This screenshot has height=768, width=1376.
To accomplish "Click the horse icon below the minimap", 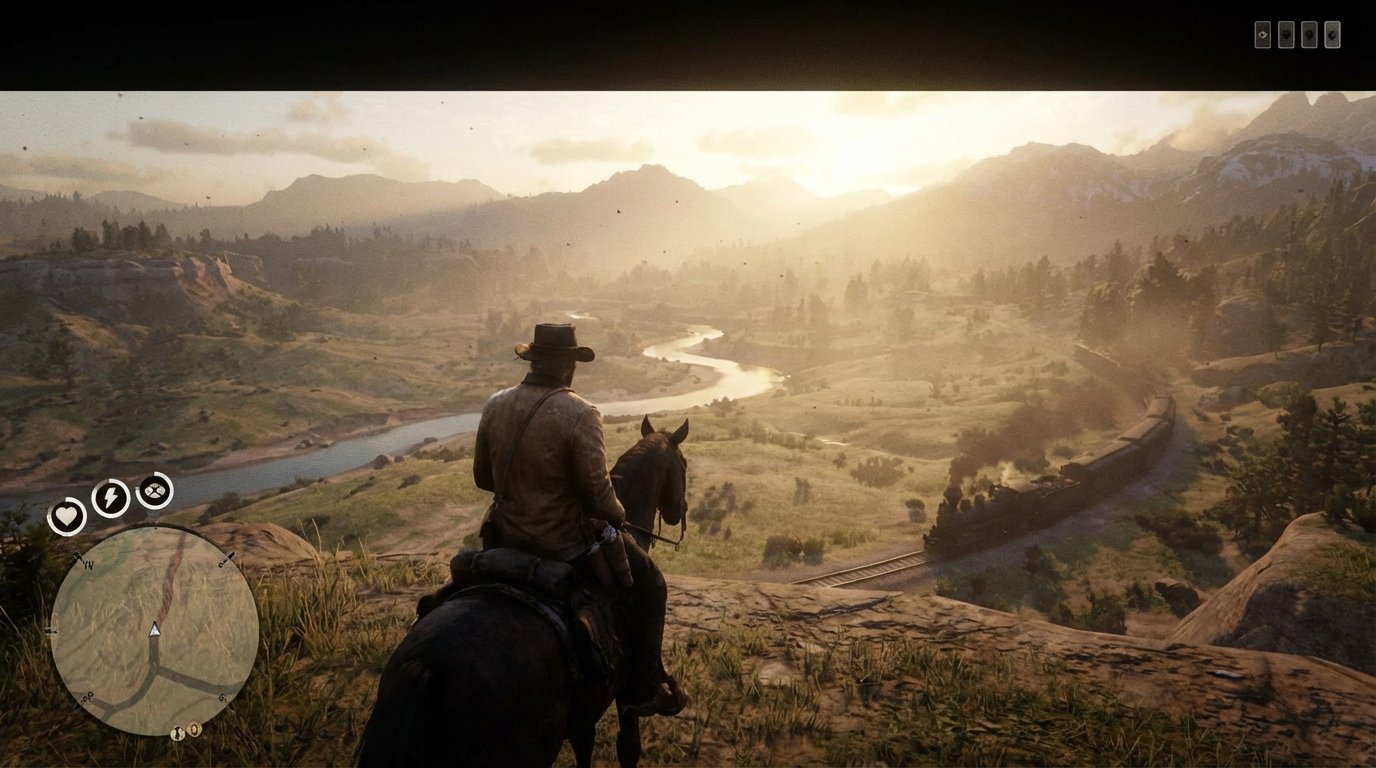I will [176, 732].
